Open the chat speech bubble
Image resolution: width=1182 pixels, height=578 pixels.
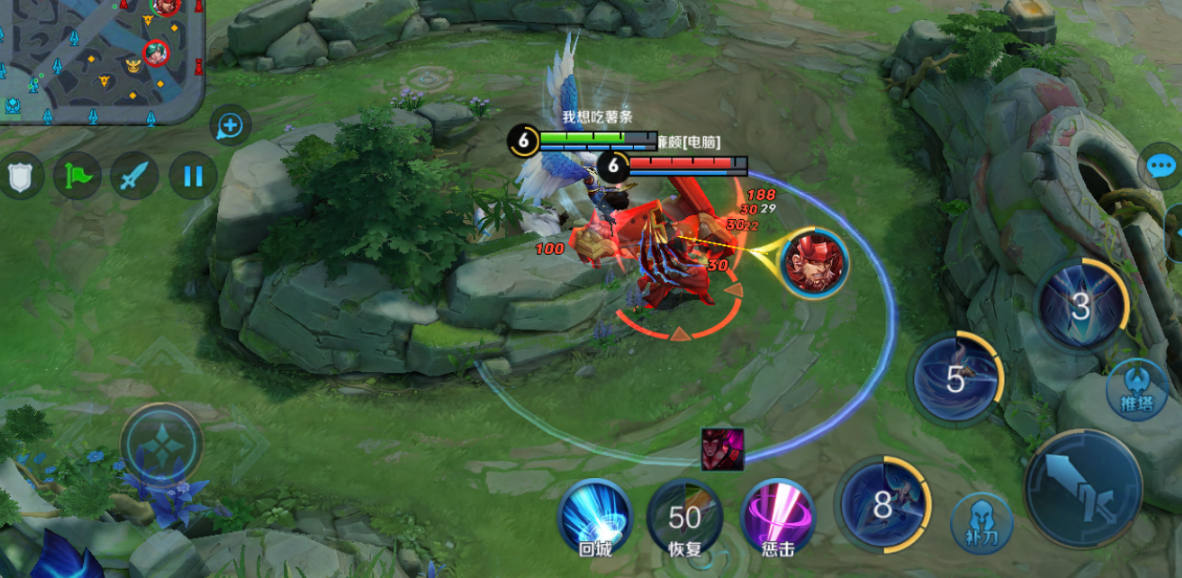[1161, 165]
